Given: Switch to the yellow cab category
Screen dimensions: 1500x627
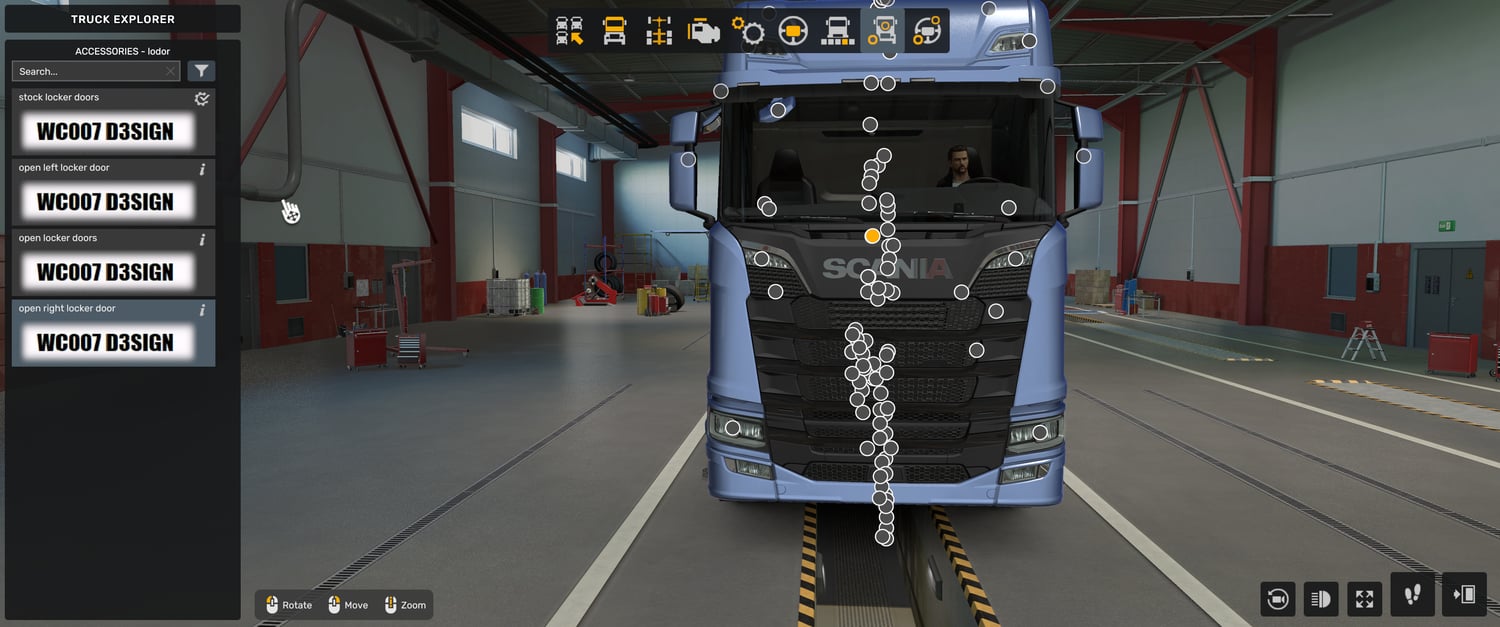Looking at the screenshot, I should click(614, 32).
